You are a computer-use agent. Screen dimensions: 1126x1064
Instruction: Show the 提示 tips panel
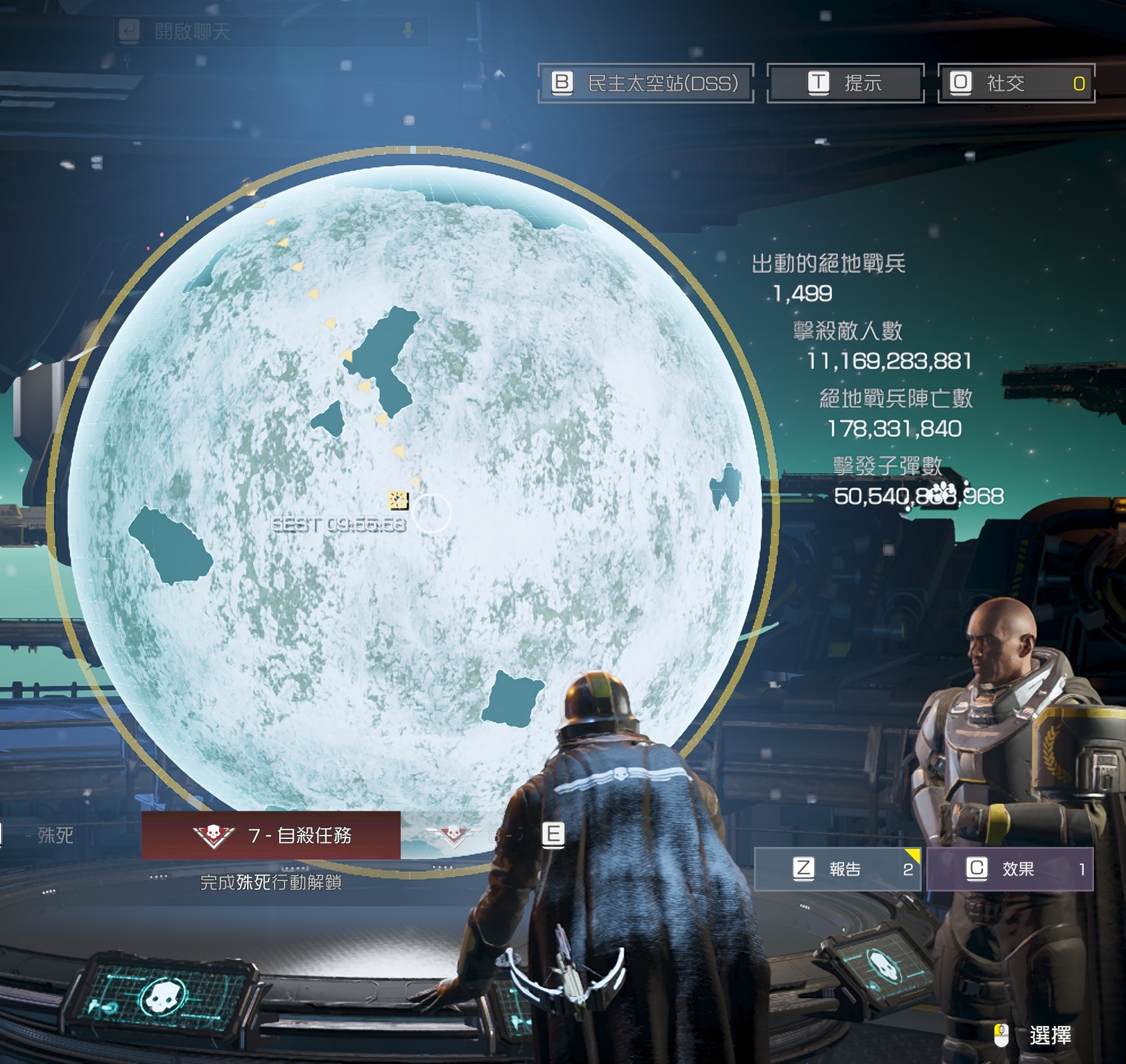(x=846, y=83)
